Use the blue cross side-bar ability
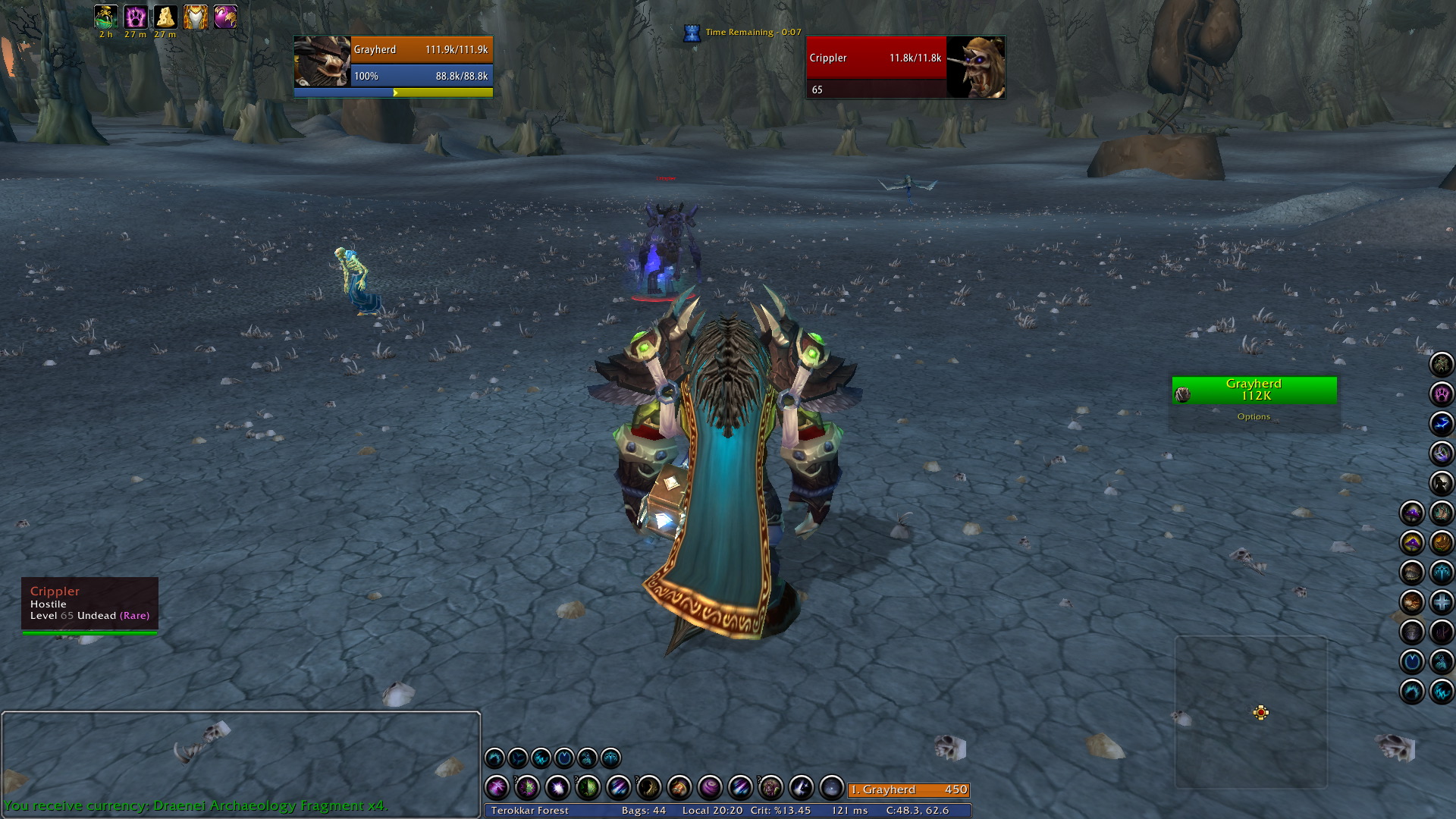The image size is (1456, 819). 1441,602
